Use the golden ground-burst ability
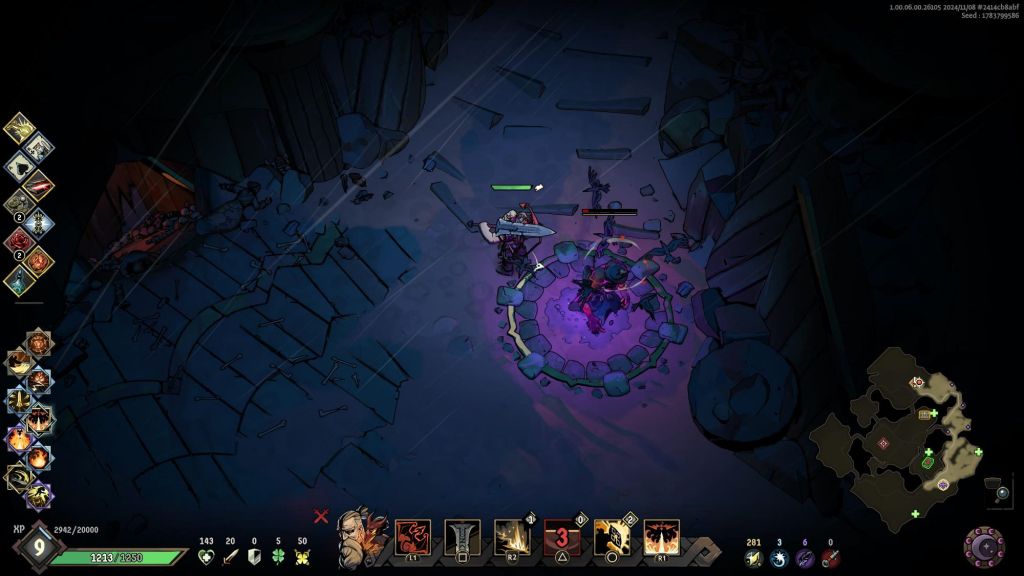 pos(512,537)
